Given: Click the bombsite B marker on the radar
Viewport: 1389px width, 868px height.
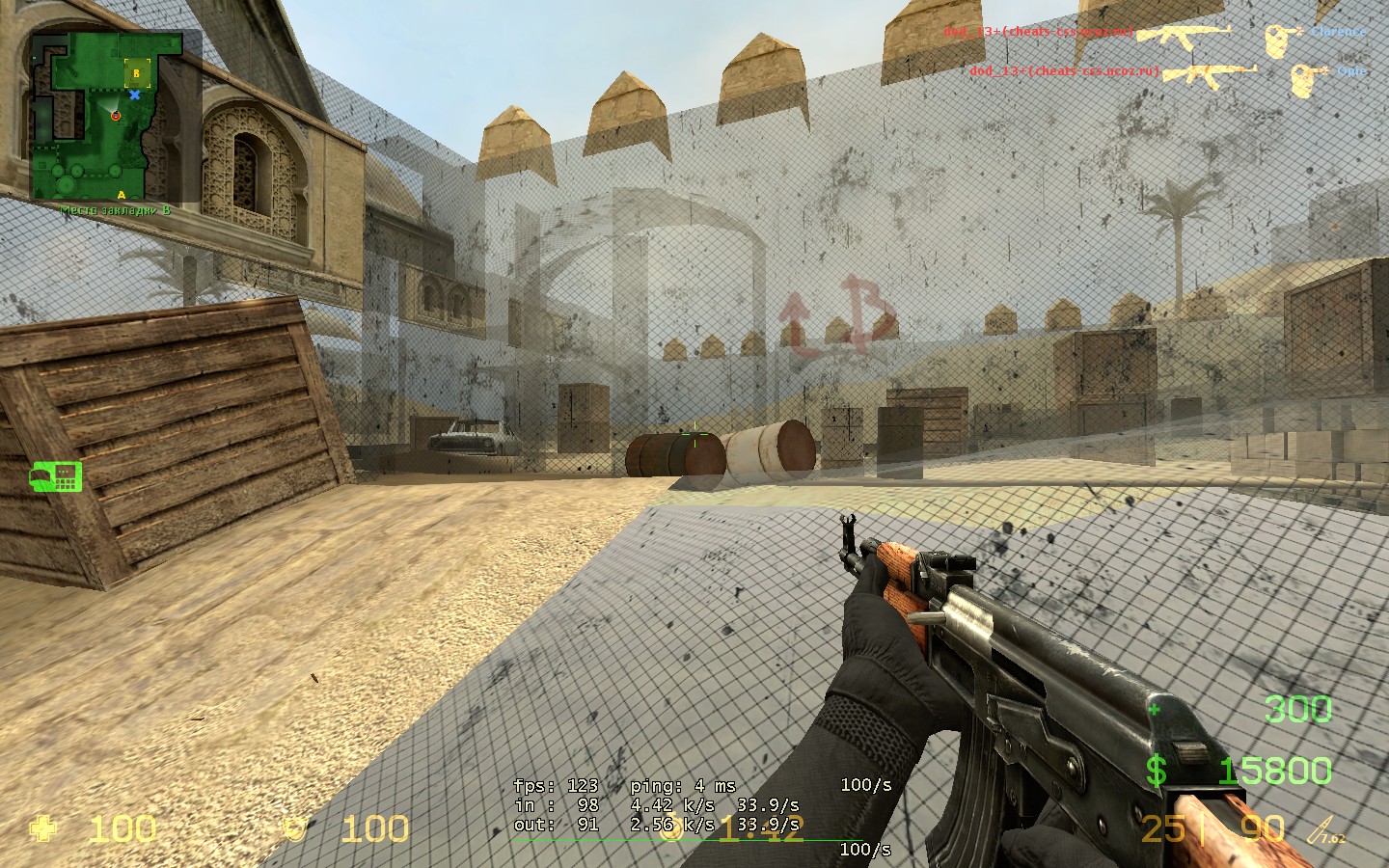Looking at the screenshot, I should click(x=137, y=71).
